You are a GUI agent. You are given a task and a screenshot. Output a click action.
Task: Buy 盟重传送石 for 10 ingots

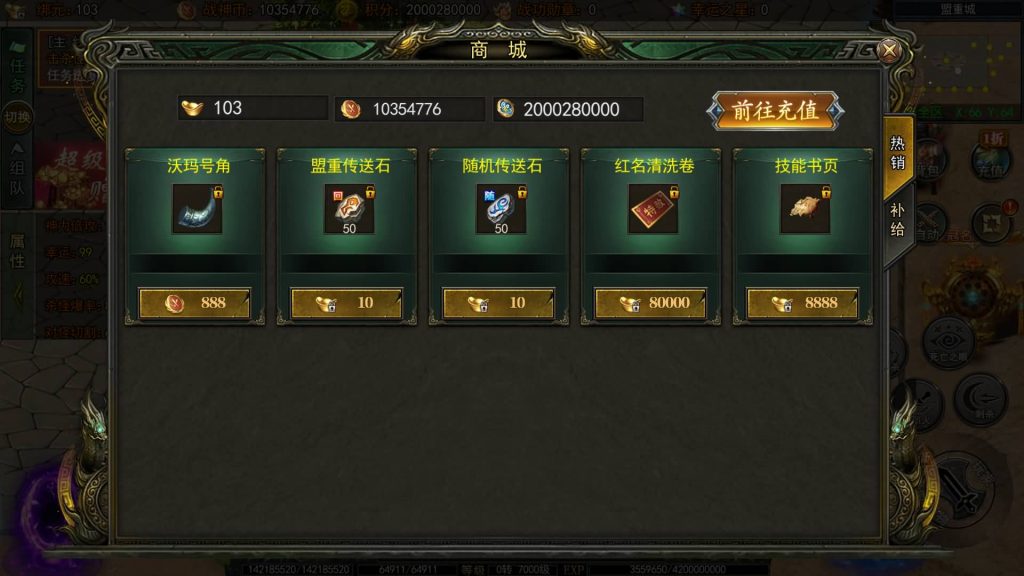[347, 303]
